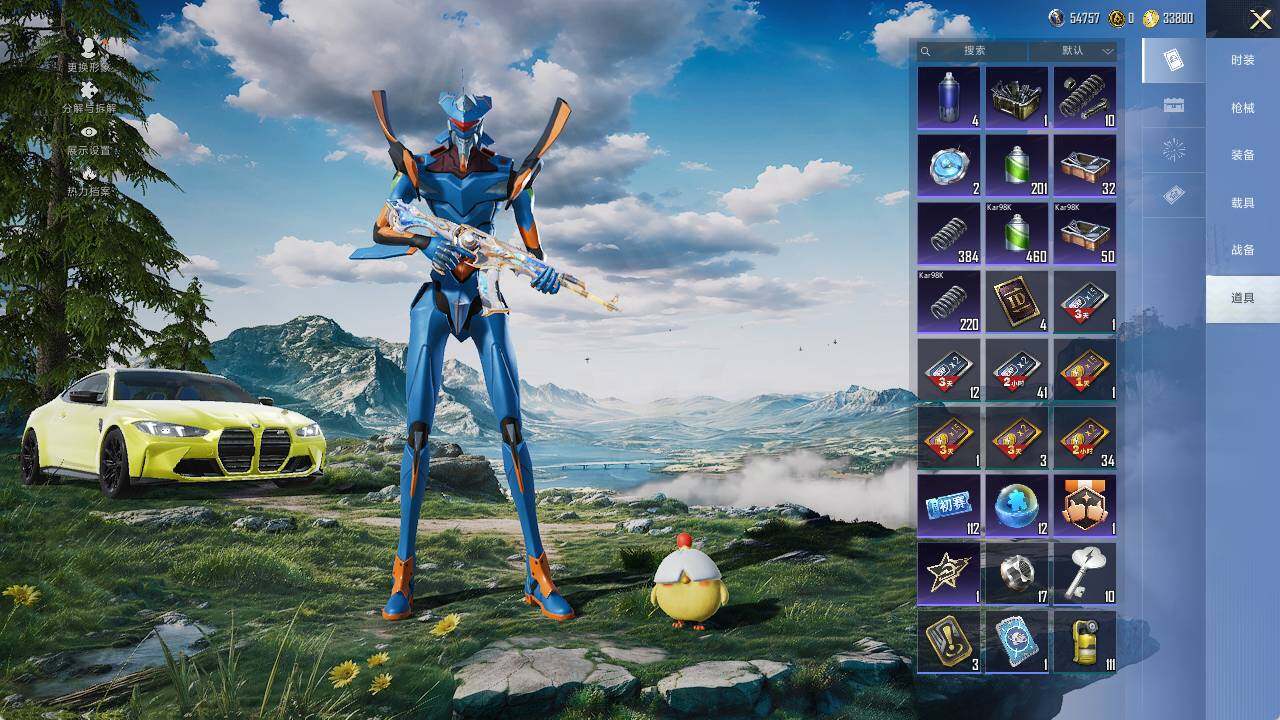Open the 默认 sort dropdown
The image size is (1280, 720).
1079,51
